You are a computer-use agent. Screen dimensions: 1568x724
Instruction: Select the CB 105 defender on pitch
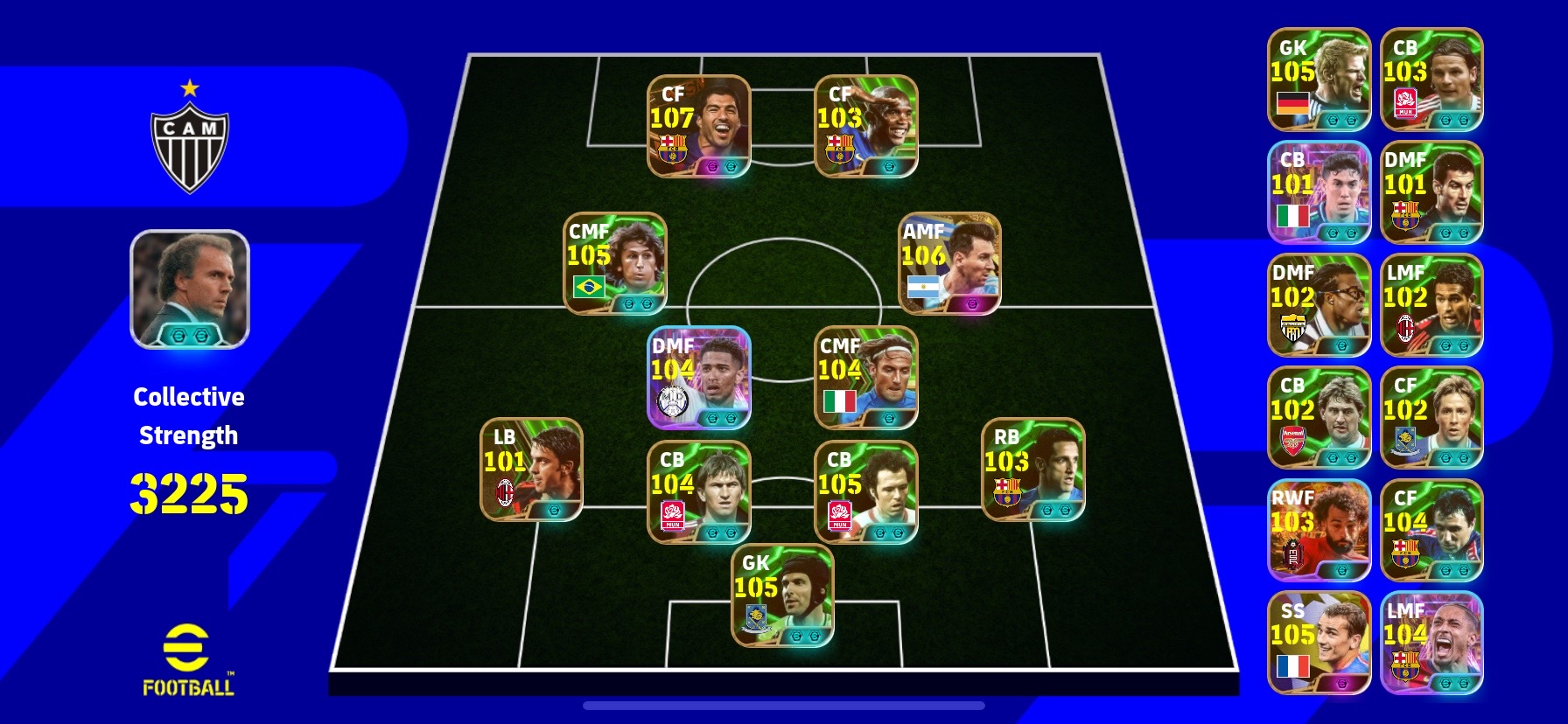click(865, 492)
